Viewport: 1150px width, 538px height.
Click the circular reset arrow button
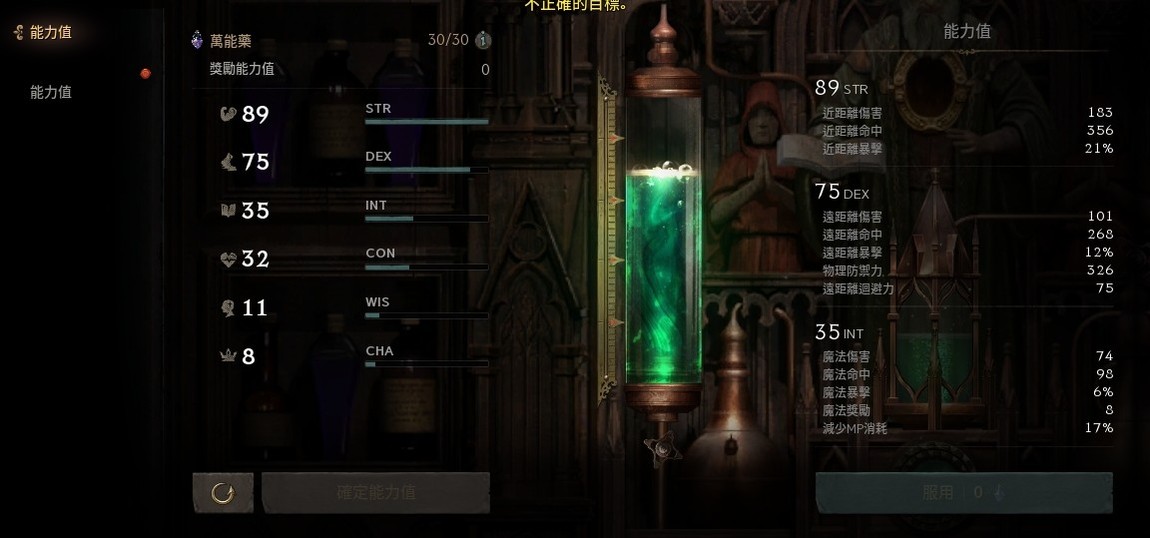click(x=223, y=492)
